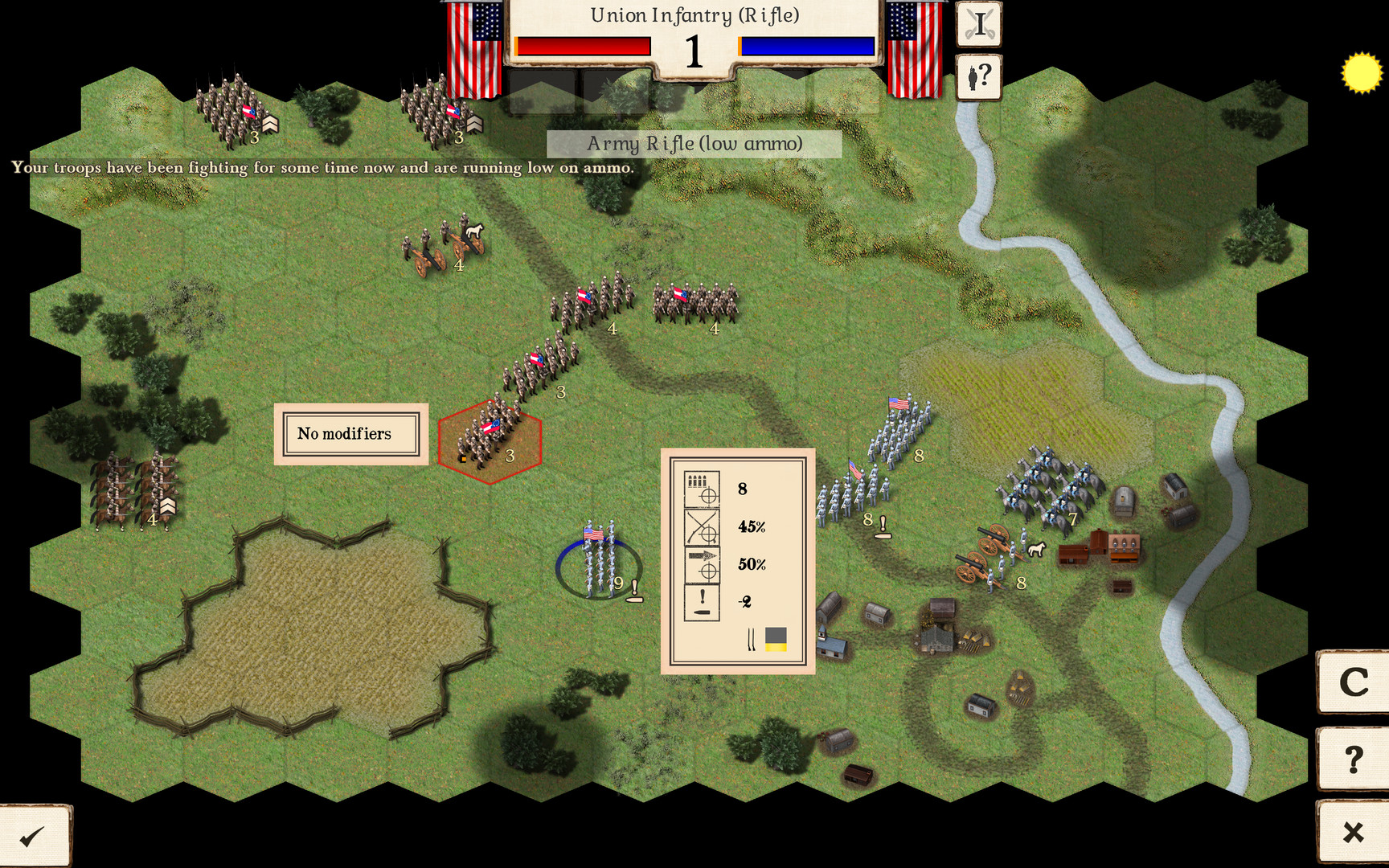Screen dimensions: 1389x868
Task: Expand the No modifiers info box
Action: (x=349, y=433)
